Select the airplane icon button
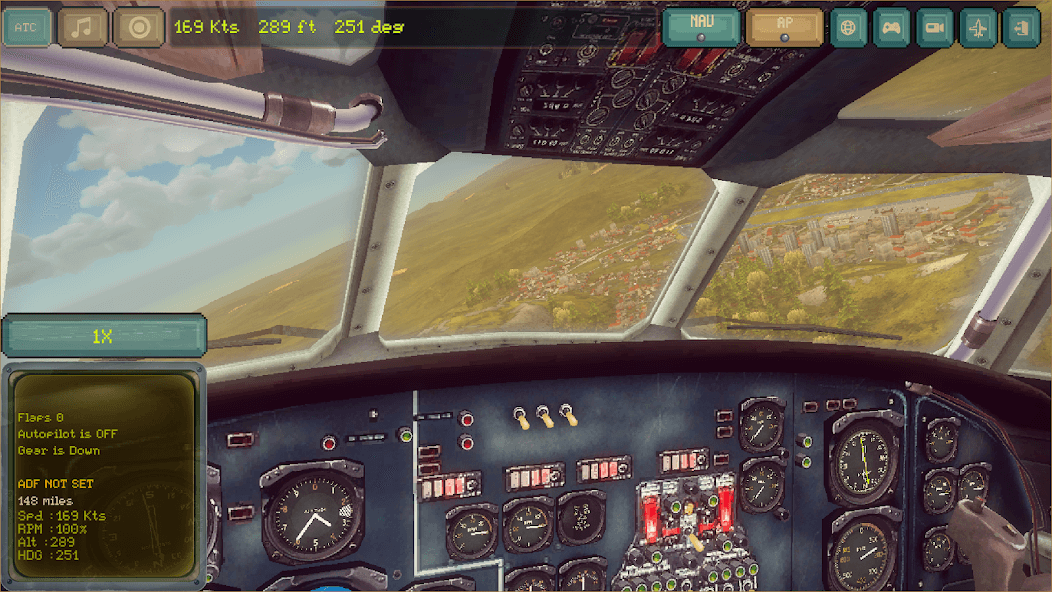This screenshot has height=592, width=1052. click(x=979, y=27)
